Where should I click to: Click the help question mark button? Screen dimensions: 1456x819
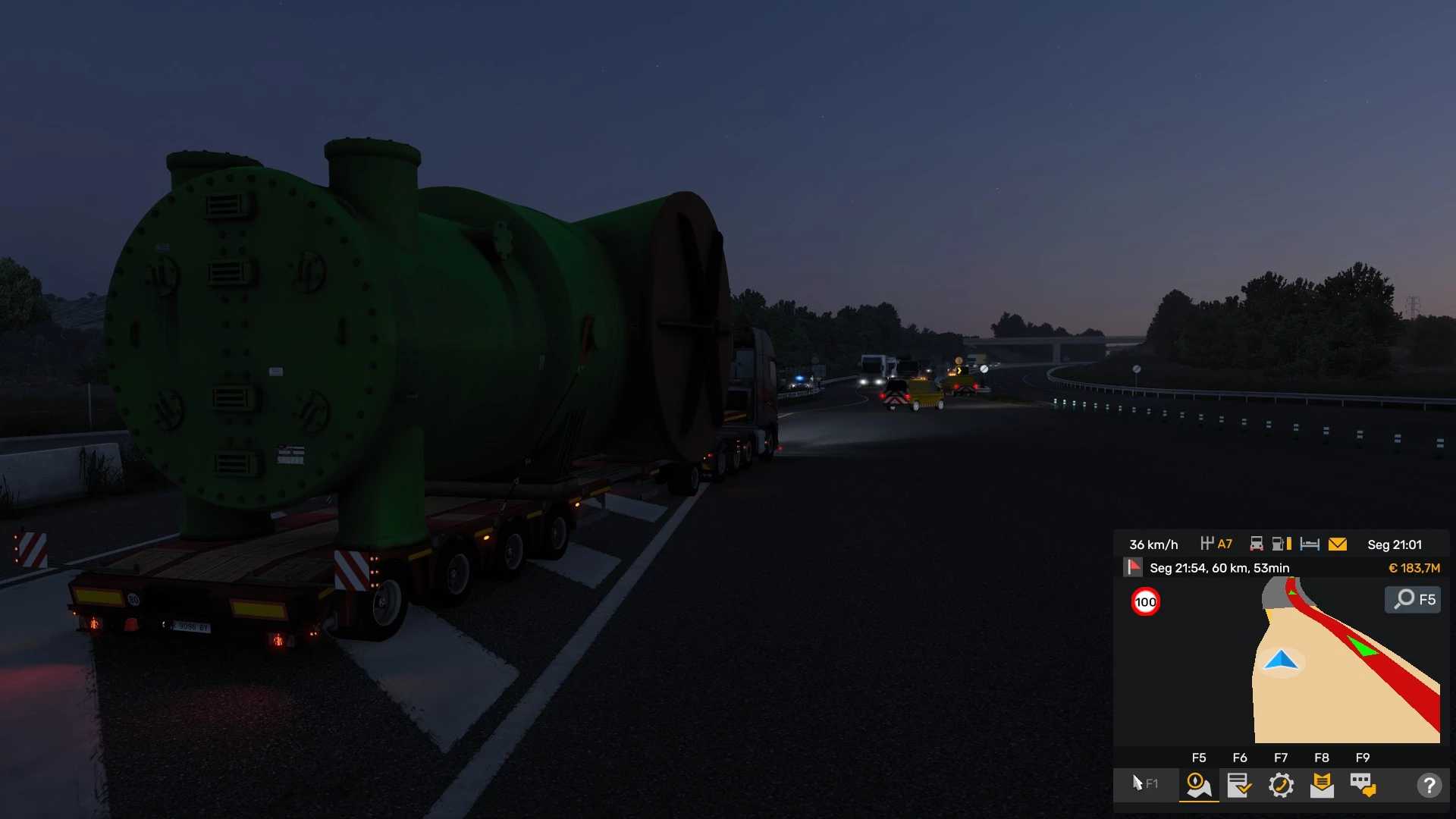[x=1430, y=785]
